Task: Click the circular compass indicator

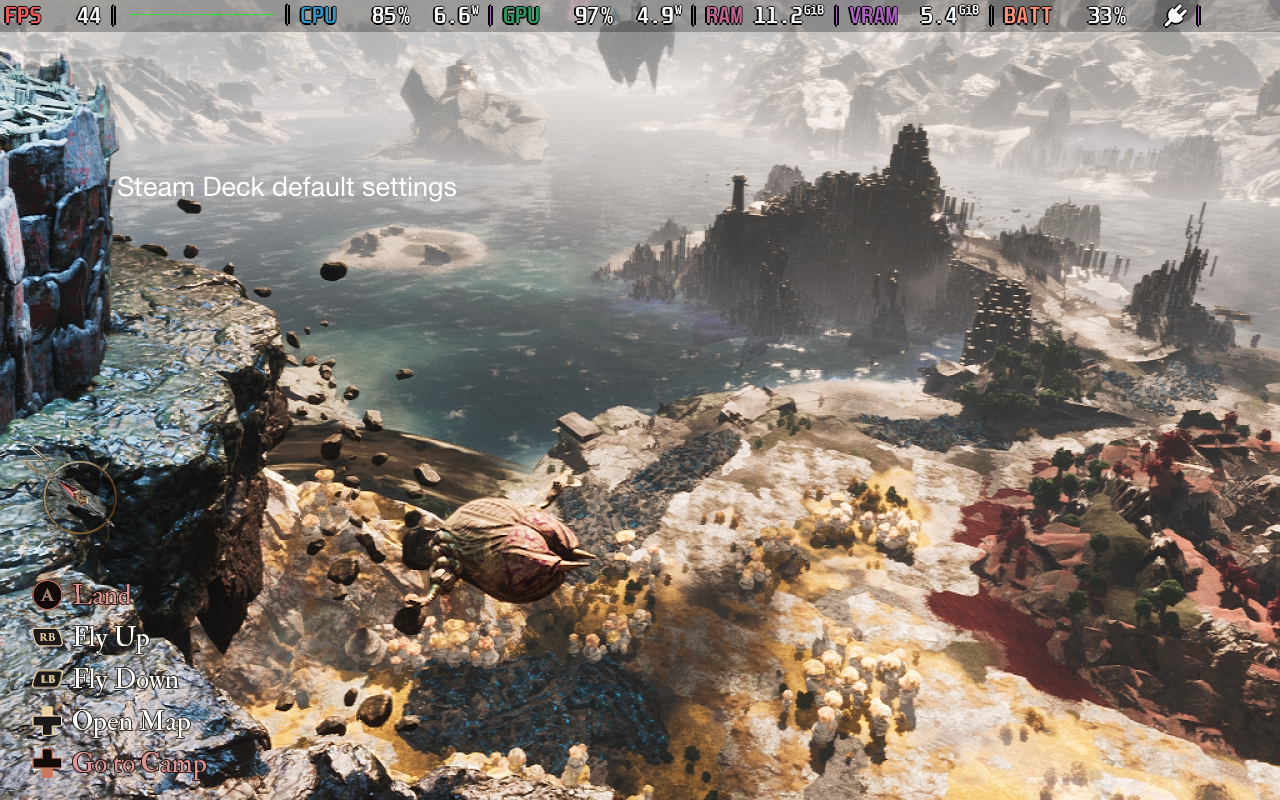Action: coord(80,496)
